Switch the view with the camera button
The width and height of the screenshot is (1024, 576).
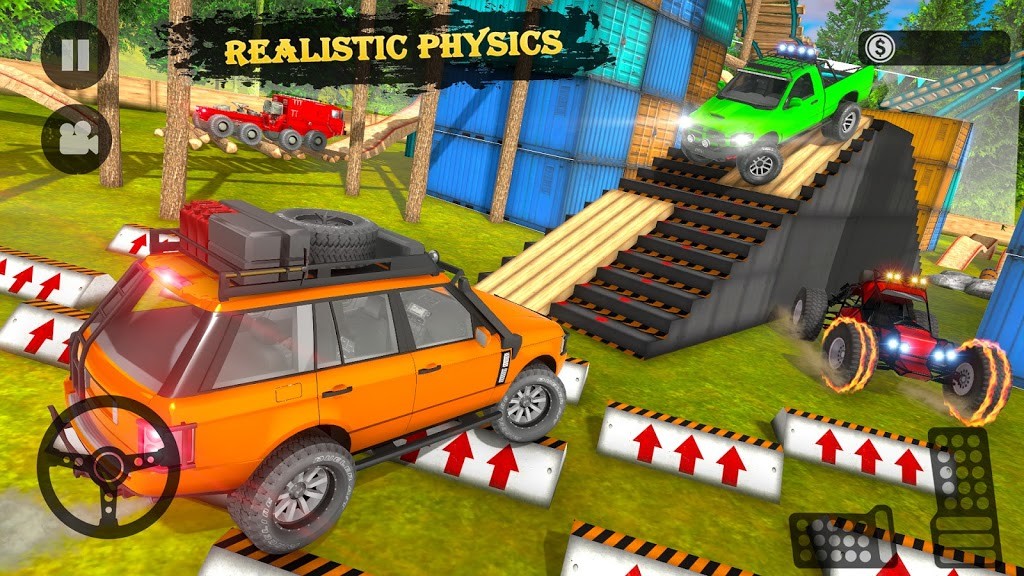pos(75,138)
